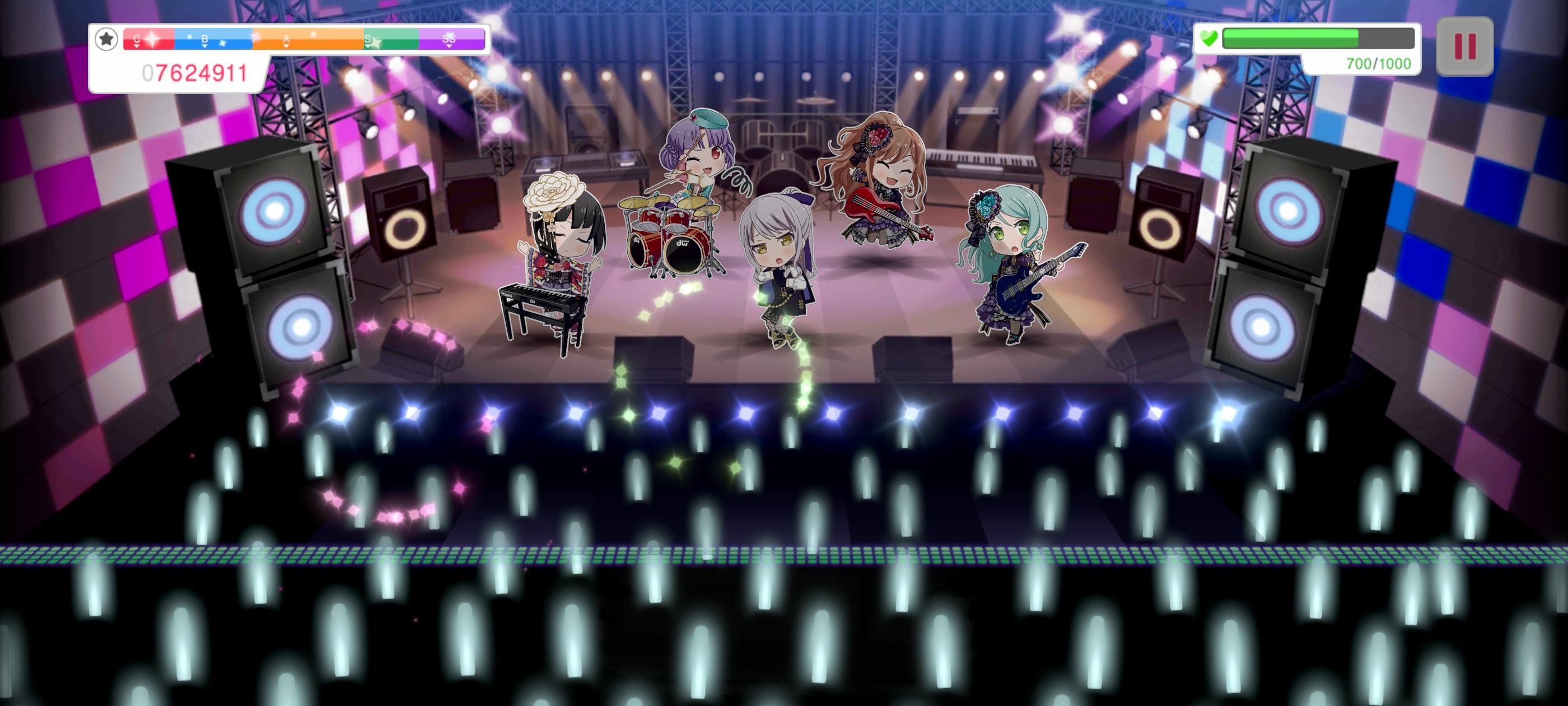Click the star icon over the SS rank segment
The height and width of the screenshot is (706, 1568).
pyautogui.click(x=450, y=36)
